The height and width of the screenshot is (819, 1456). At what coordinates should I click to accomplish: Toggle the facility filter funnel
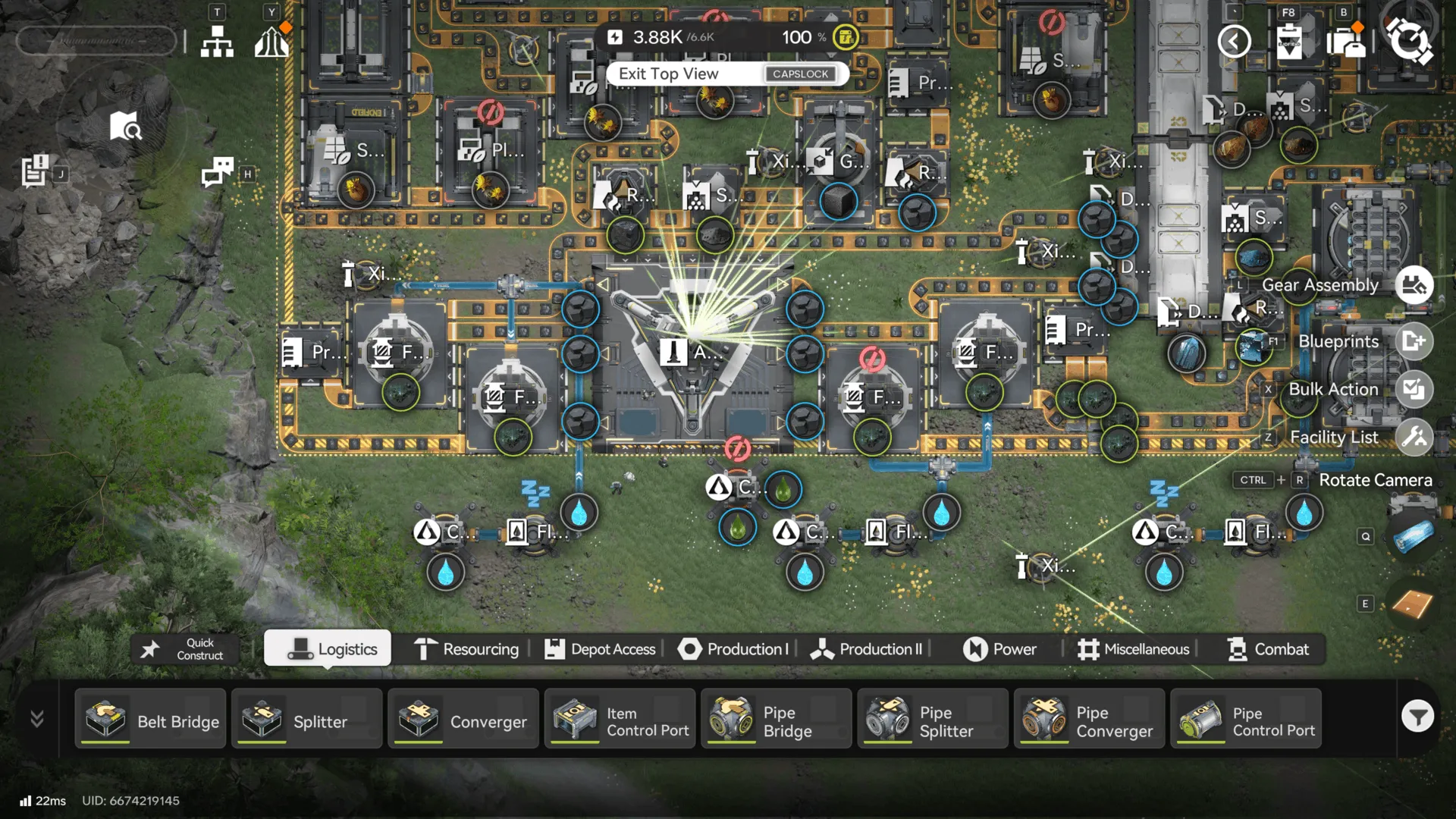click(1418, 716)
